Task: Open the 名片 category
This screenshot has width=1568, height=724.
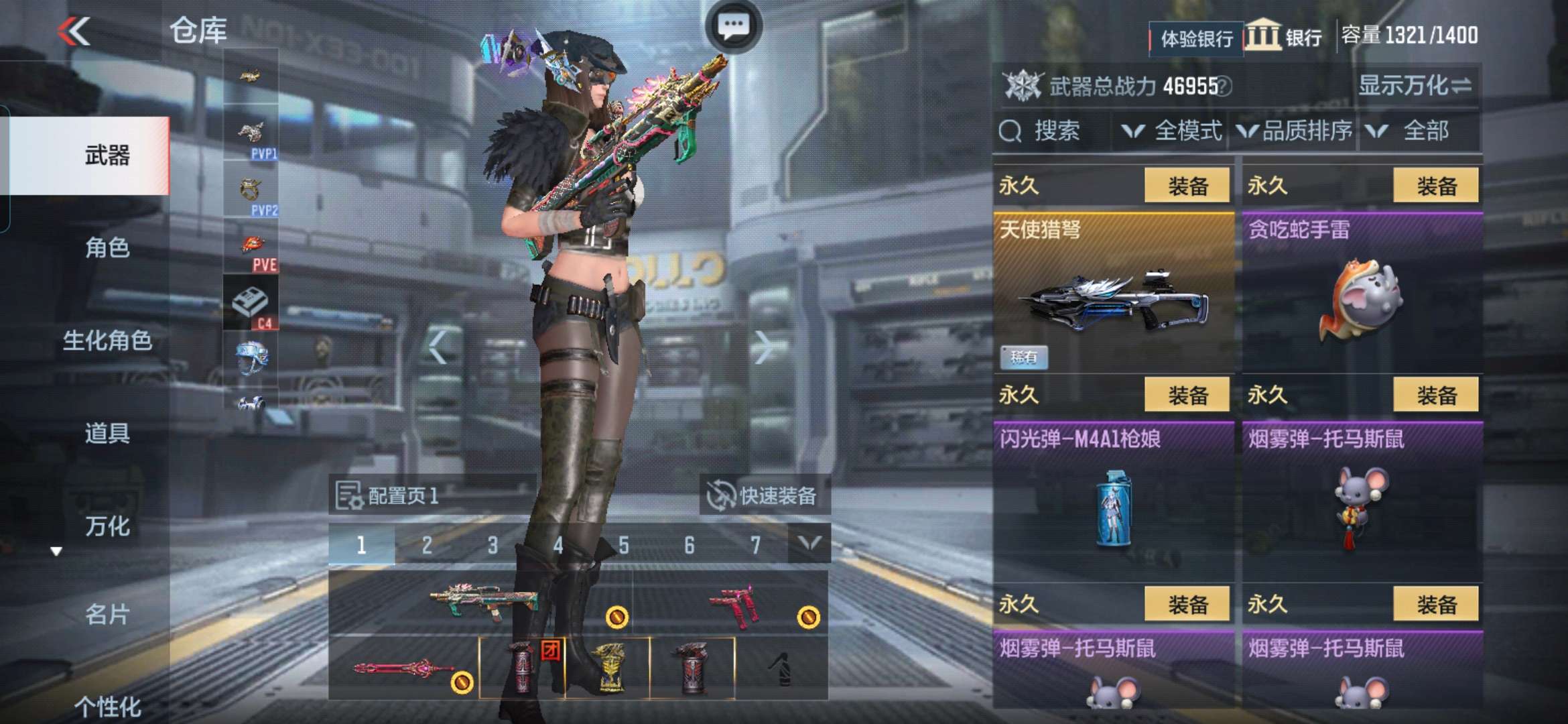Action: 107,614
